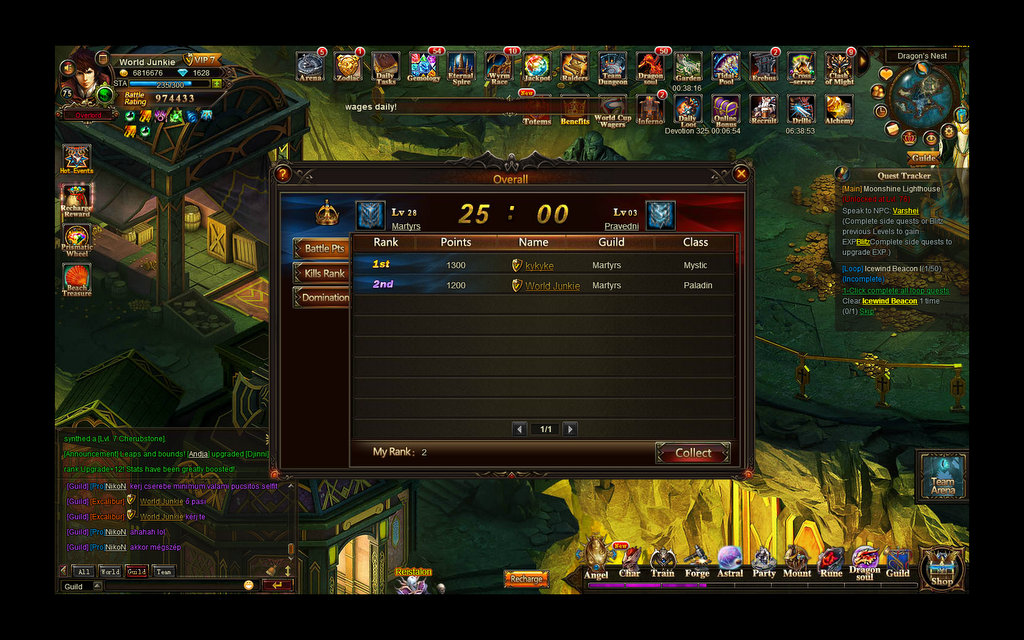Open the help question mark in Overall window
The height and width of the screenshot is (640, 1024).
pyautogui.click(x=282, y=174)
